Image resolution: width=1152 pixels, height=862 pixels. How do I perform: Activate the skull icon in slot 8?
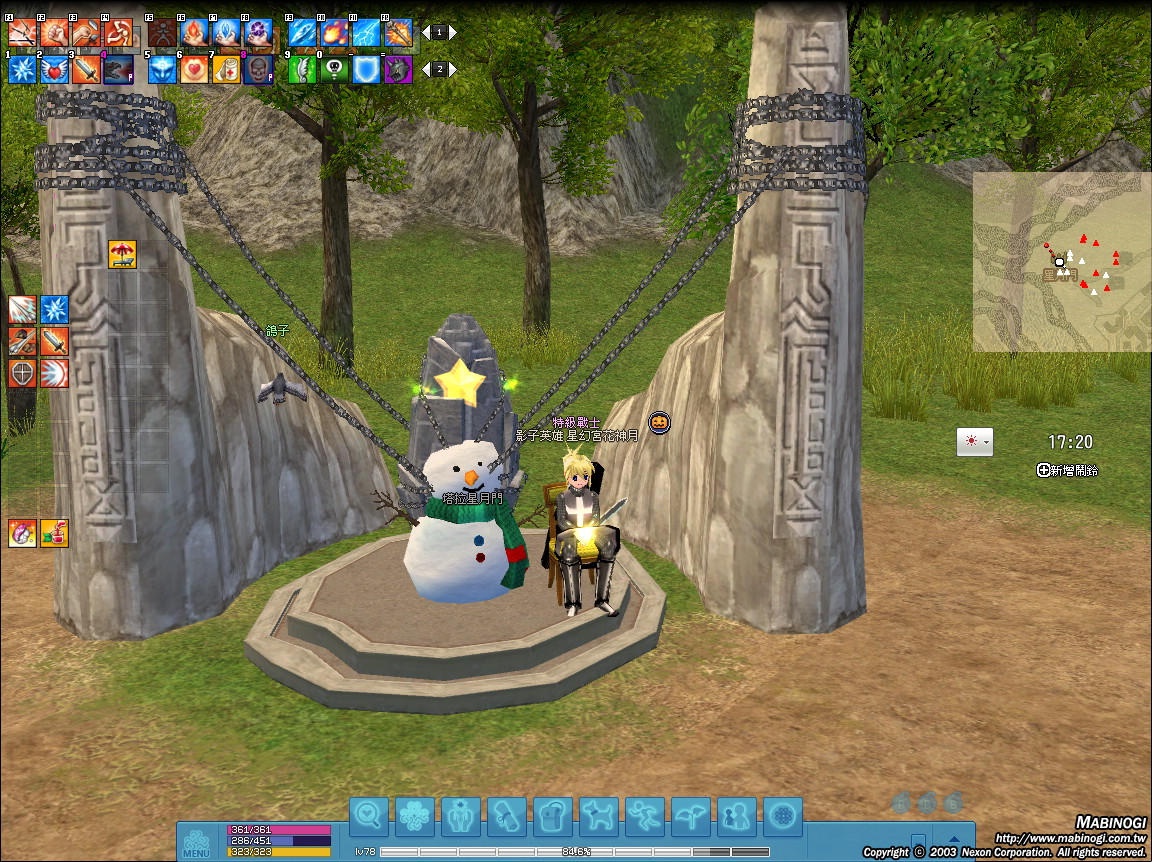pyautogui.click(x=258, y=69)
